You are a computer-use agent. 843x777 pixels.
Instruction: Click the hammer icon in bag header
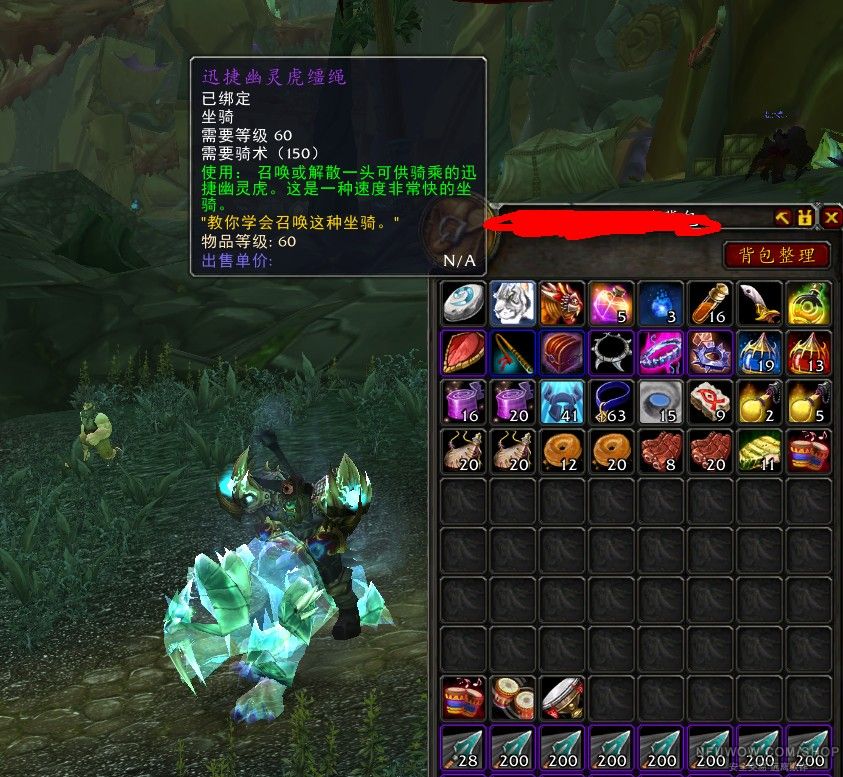tap(783, 217)
